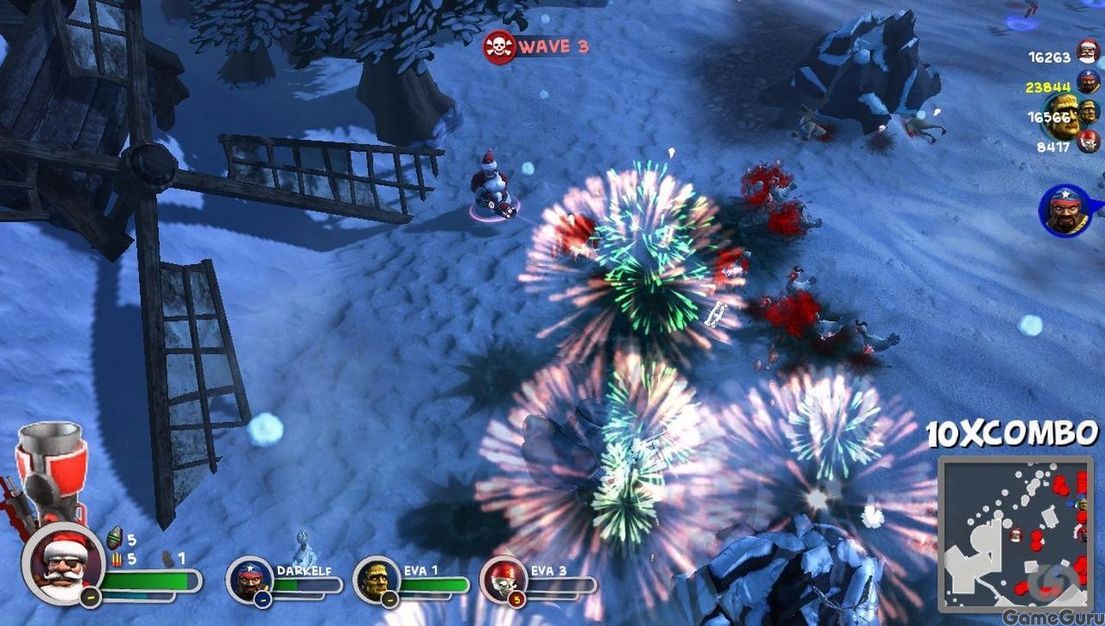Screen dimensions: 1105x626
Task: Select the Darkelf teammate portrait
Action: click(249, 581)
